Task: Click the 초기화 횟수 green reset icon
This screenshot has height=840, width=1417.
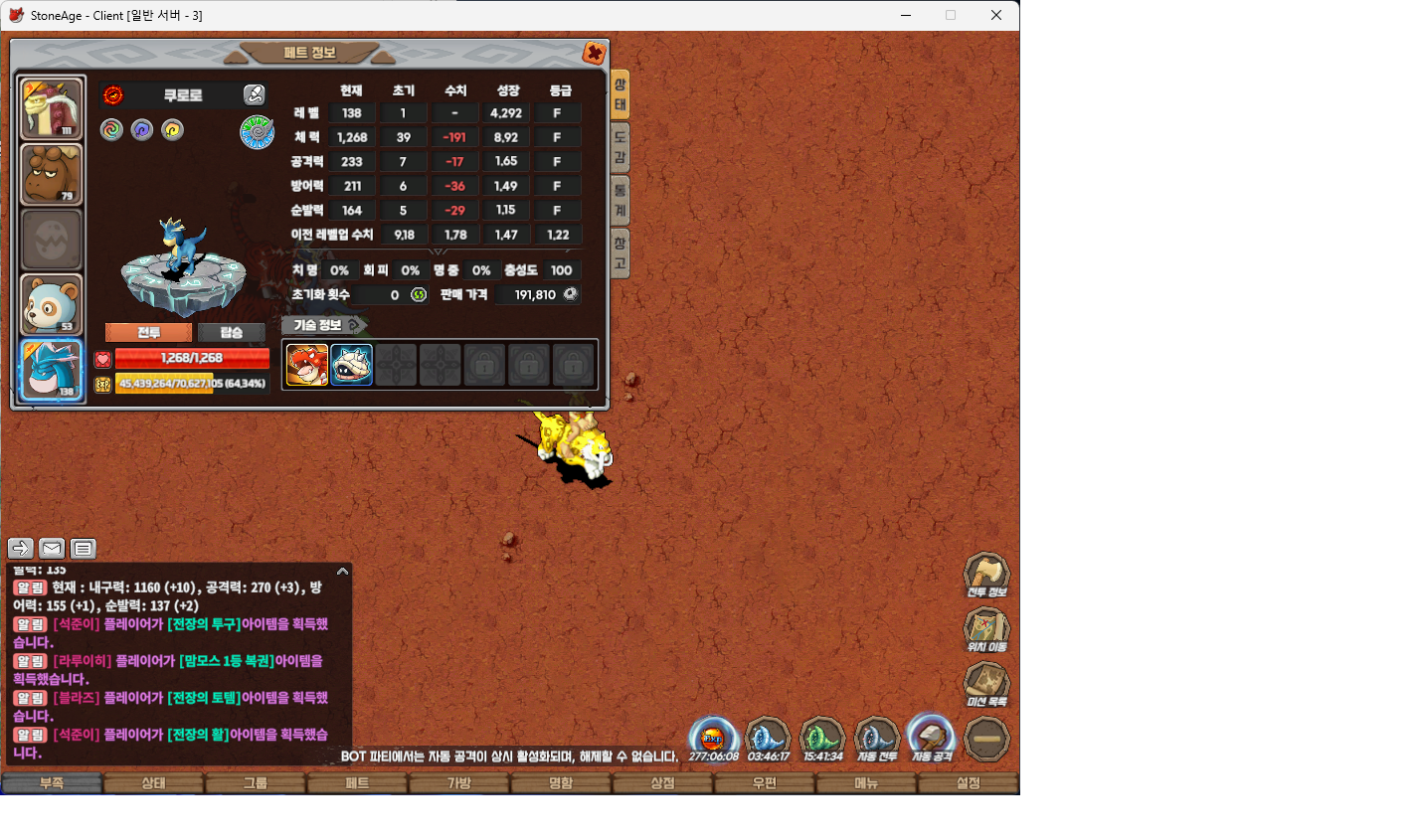Action: pos(419,295)
